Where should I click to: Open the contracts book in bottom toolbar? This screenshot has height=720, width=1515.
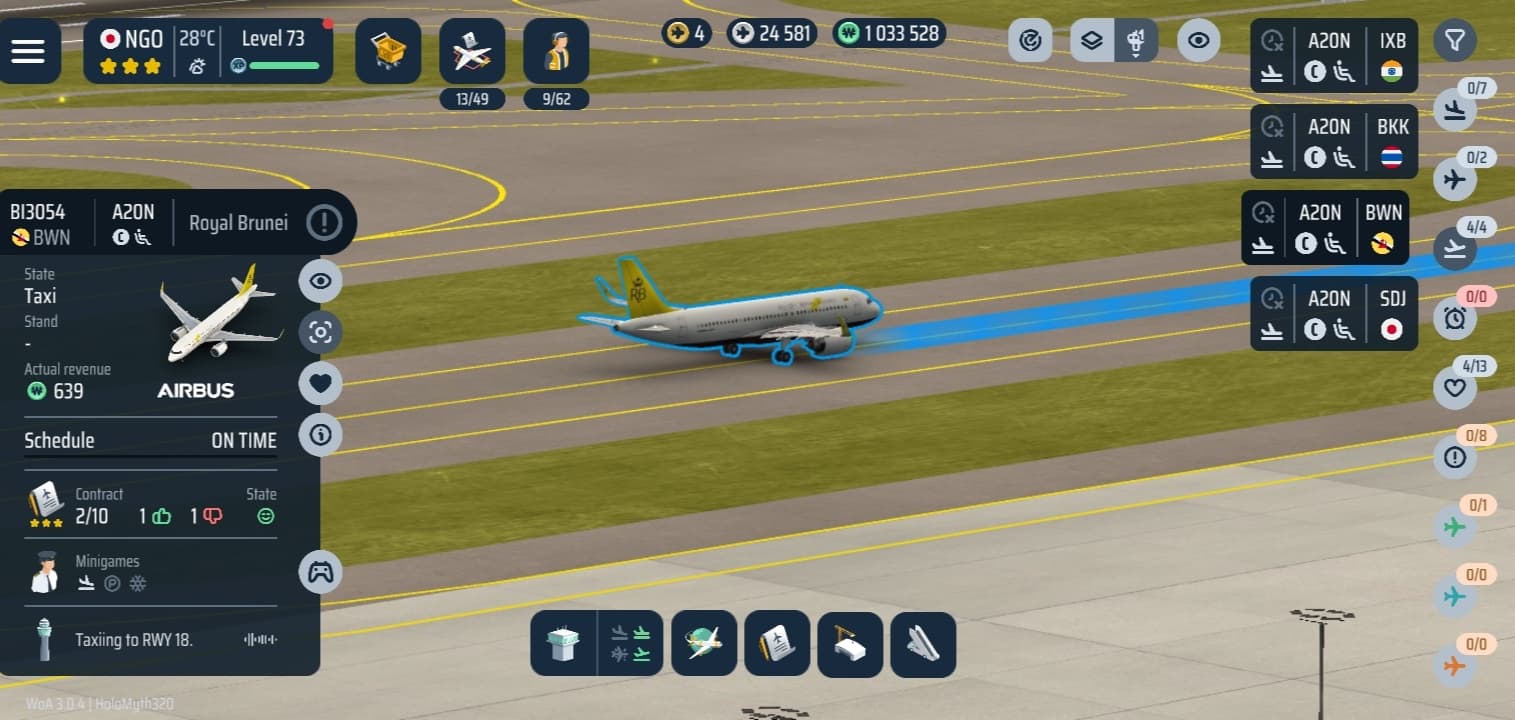(776, 643)
